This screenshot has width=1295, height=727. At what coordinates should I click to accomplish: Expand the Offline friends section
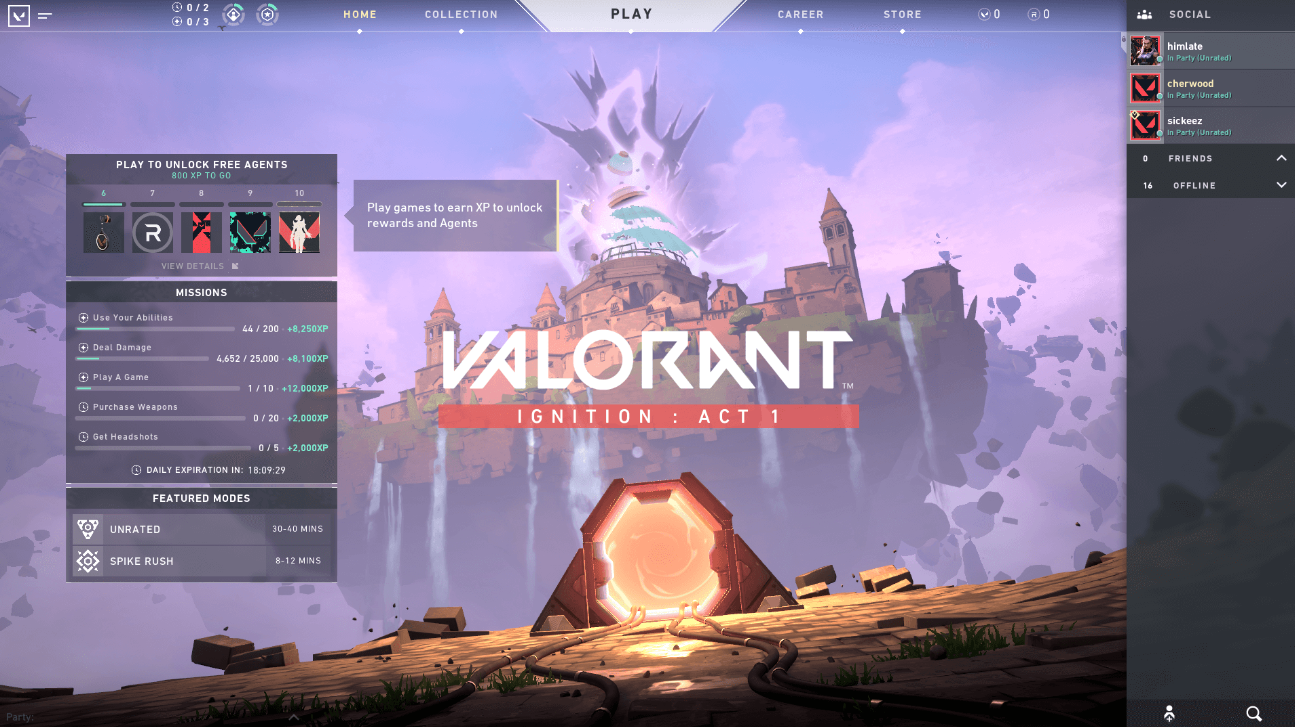pyautogui.click(x=1281, y=185)
